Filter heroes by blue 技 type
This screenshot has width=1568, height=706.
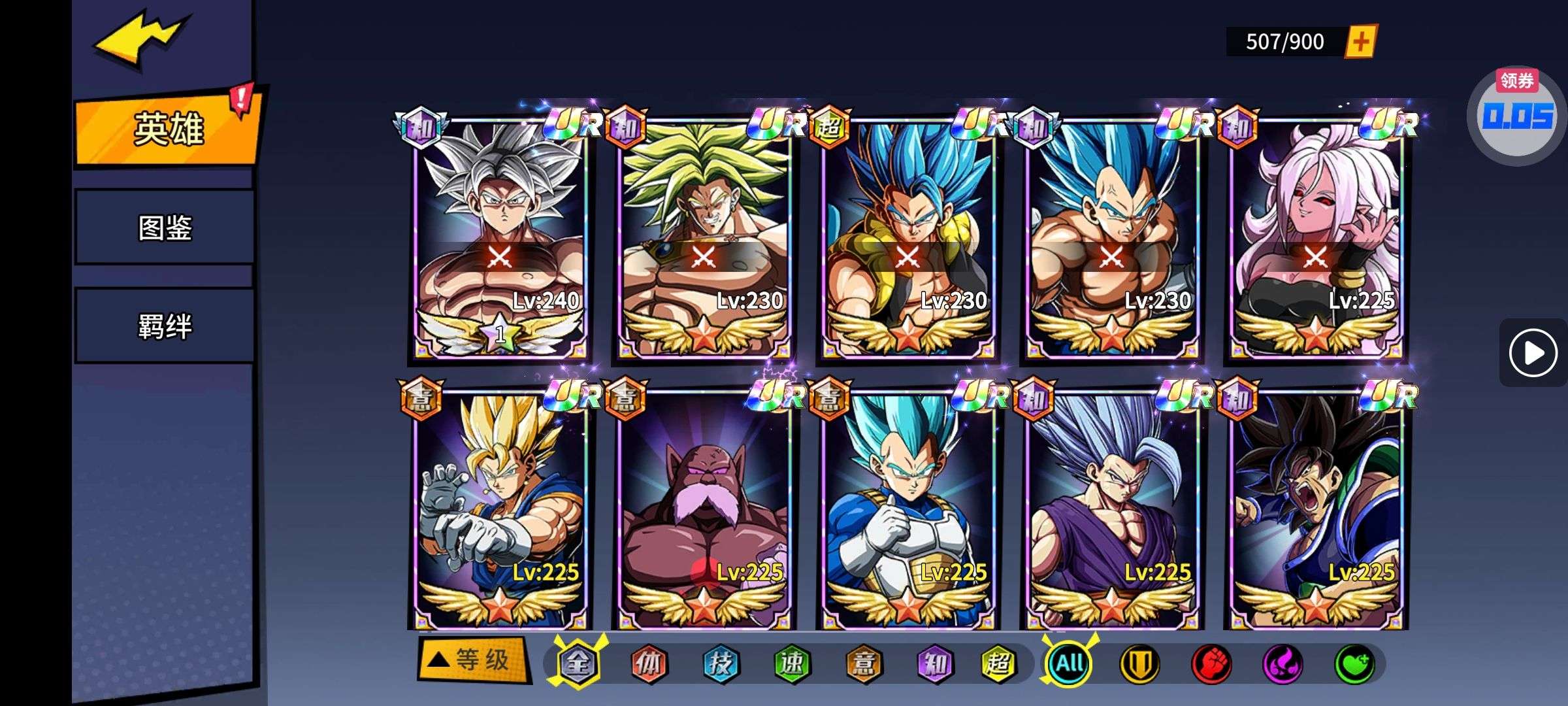coord(720,664)
